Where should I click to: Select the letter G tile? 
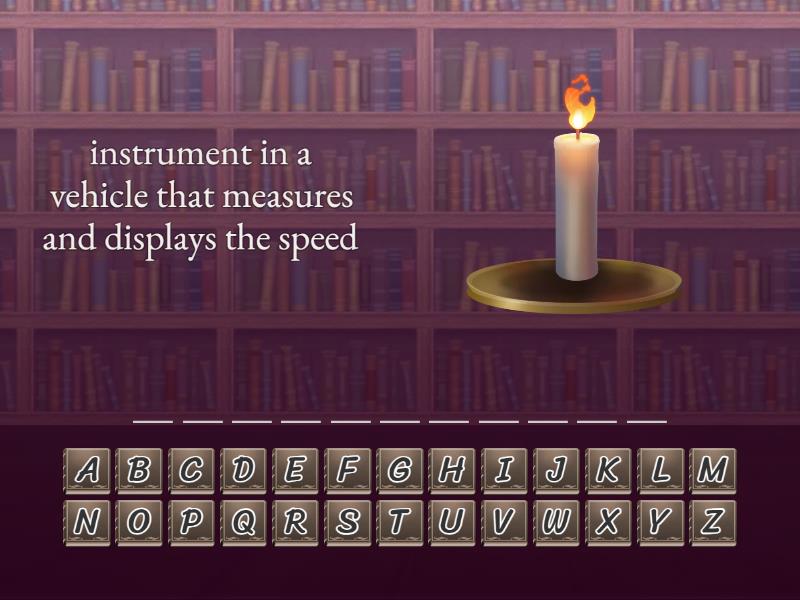400,470
